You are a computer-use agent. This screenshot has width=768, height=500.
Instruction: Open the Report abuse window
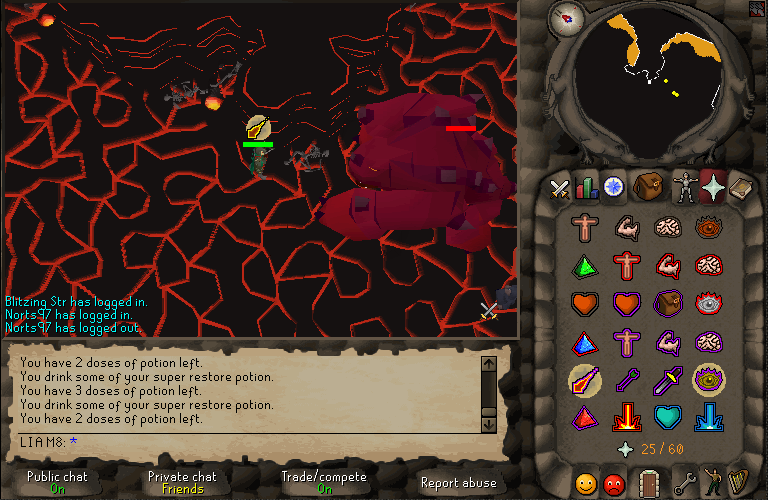click(x=458, y=482)
